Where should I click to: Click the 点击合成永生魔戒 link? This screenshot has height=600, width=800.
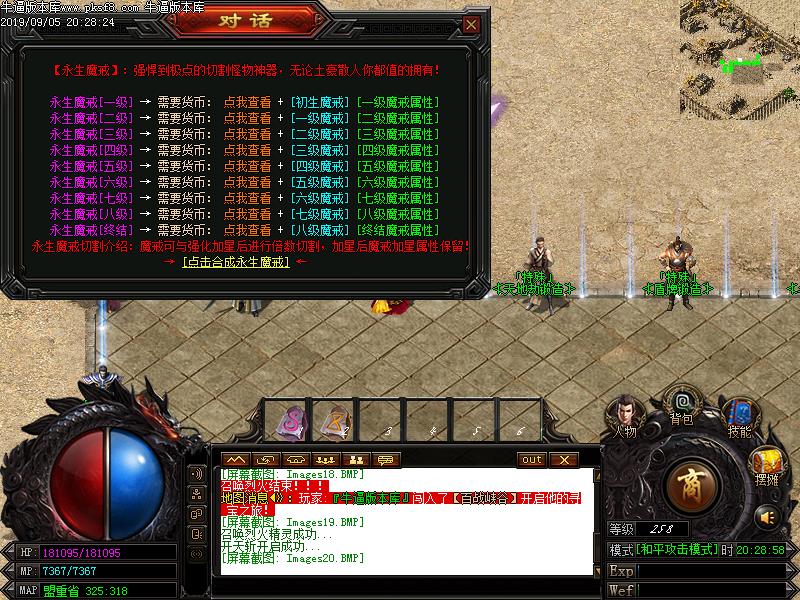click(236, 262)
